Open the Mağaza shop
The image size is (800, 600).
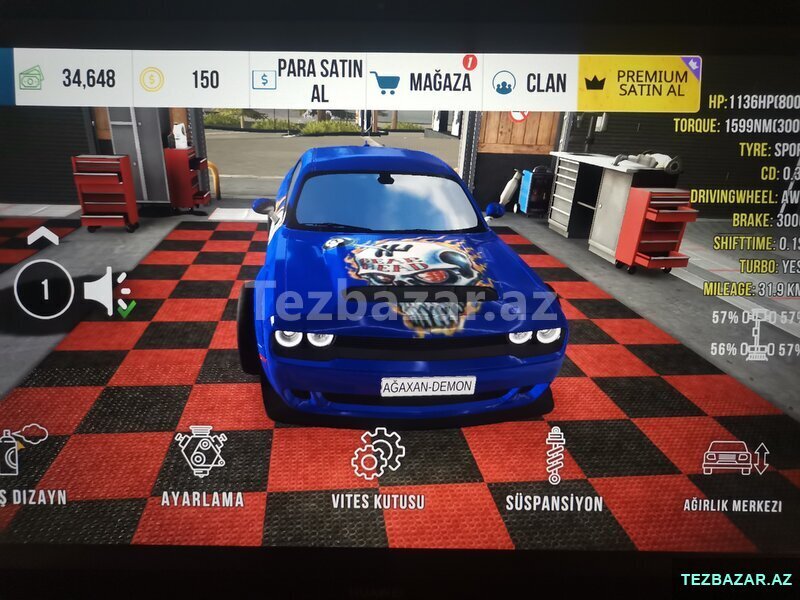click(x=424, y=81)
